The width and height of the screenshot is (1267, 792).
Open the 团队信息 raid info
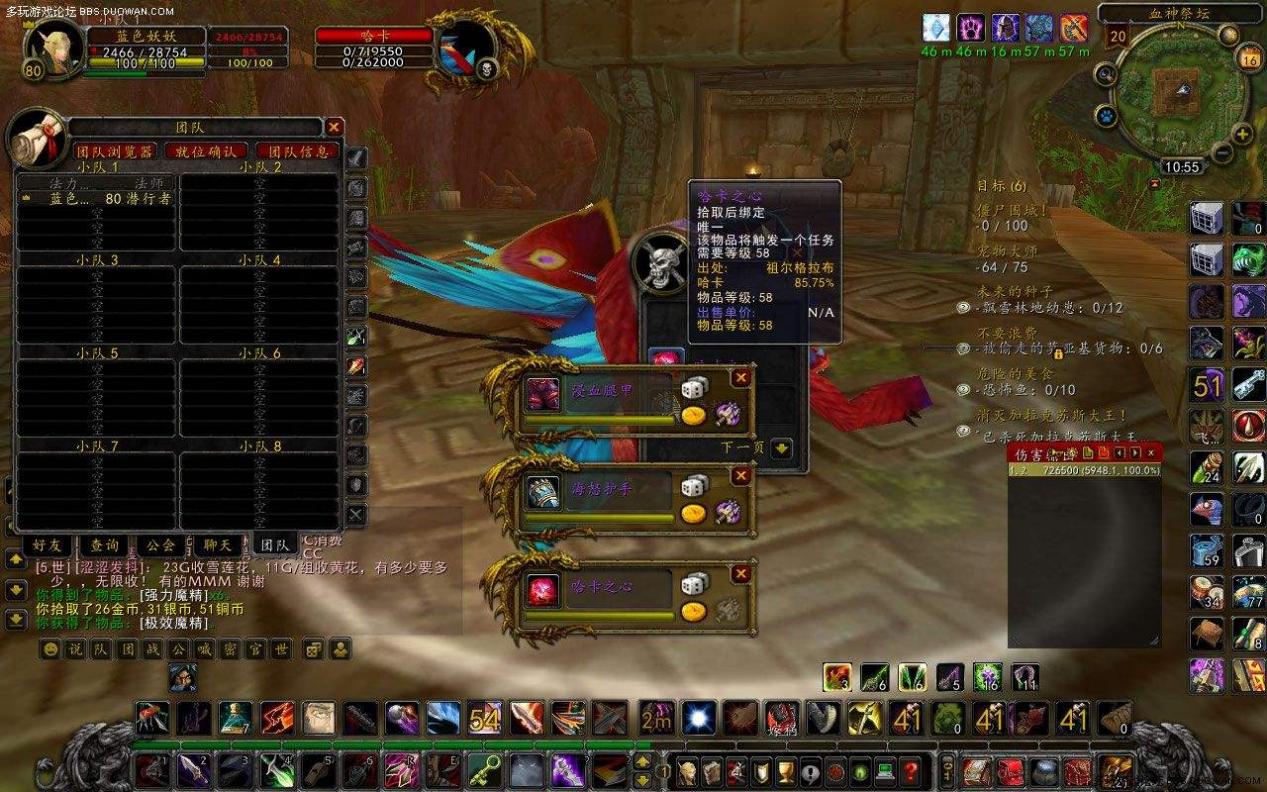[x=295, y=151]
